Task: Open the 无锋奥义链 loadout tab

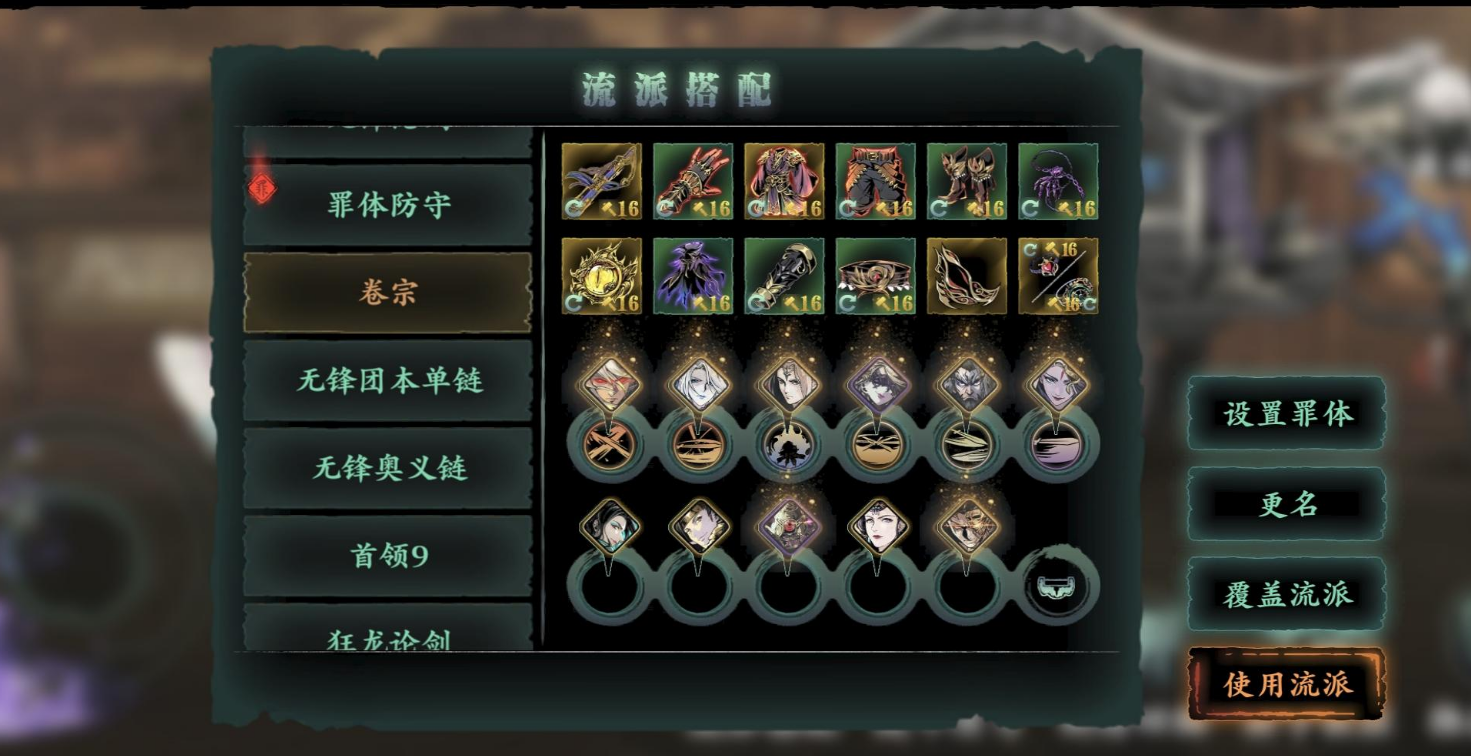Action: 386,466
